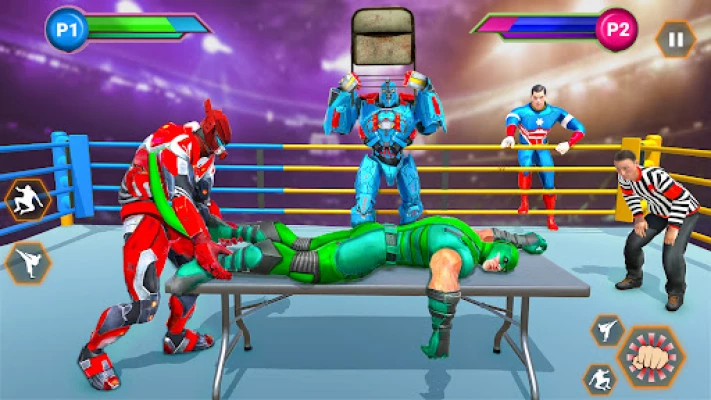Activate the jumping figure icon by the ring ropes
The height and width of the screenshot is (400, 711).
[x=27, y=200]
